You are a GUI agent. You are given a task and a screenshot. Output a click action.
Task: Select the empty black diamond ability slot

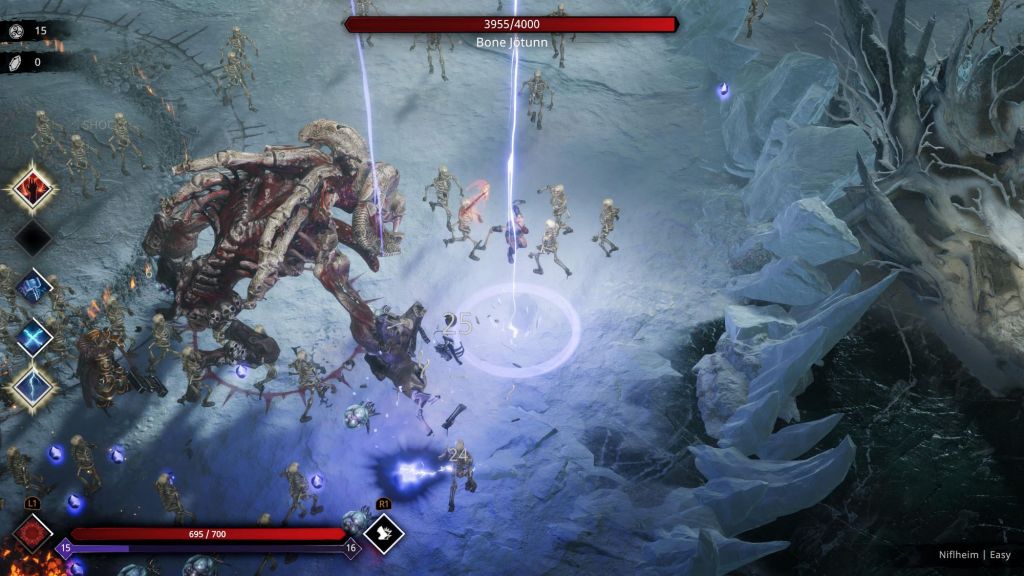coord(33,238)
